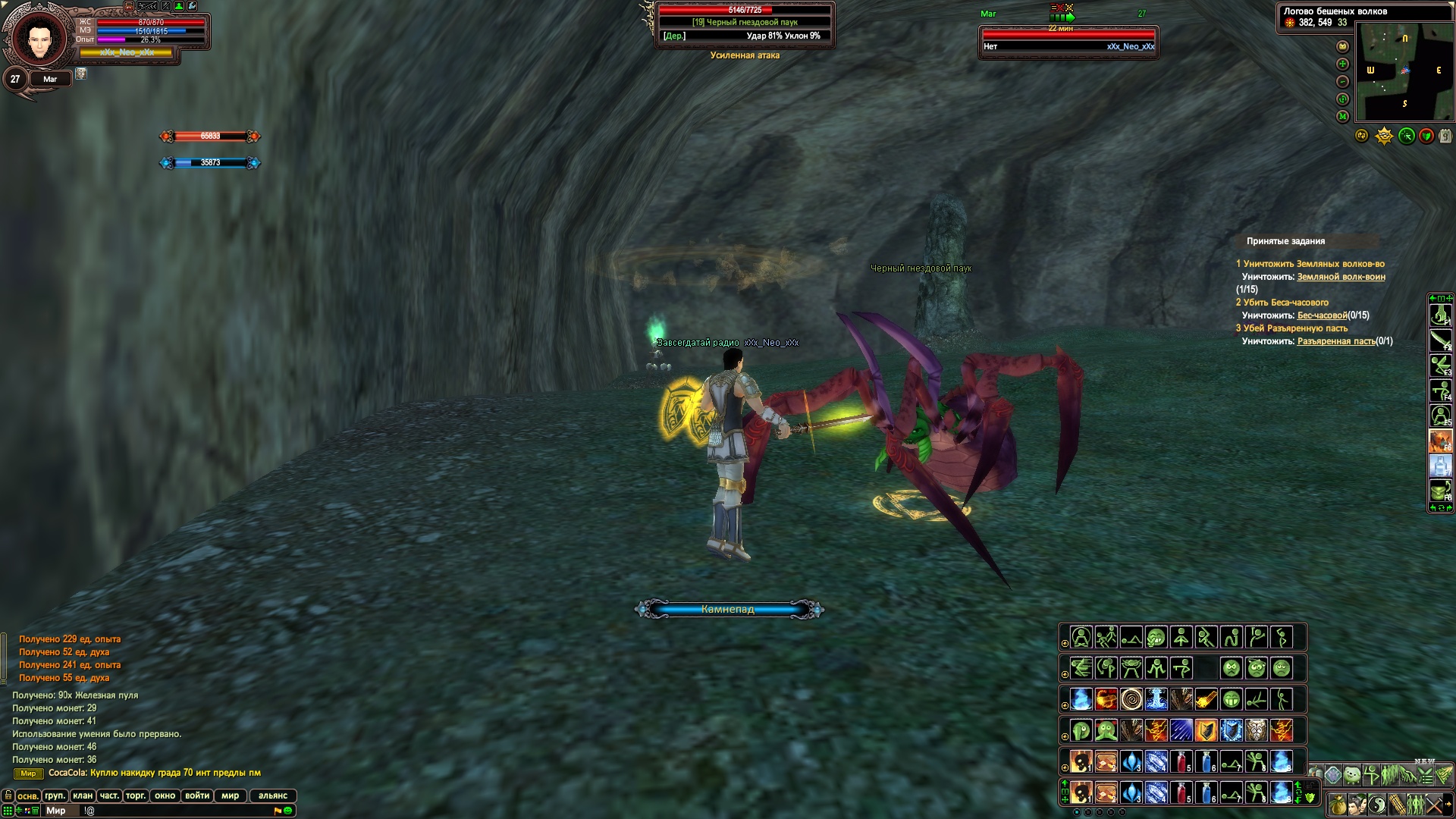Screen dimensions: 1456x819
Task: Activate the golden spiral skill
Action: (x=1131, y=699)
